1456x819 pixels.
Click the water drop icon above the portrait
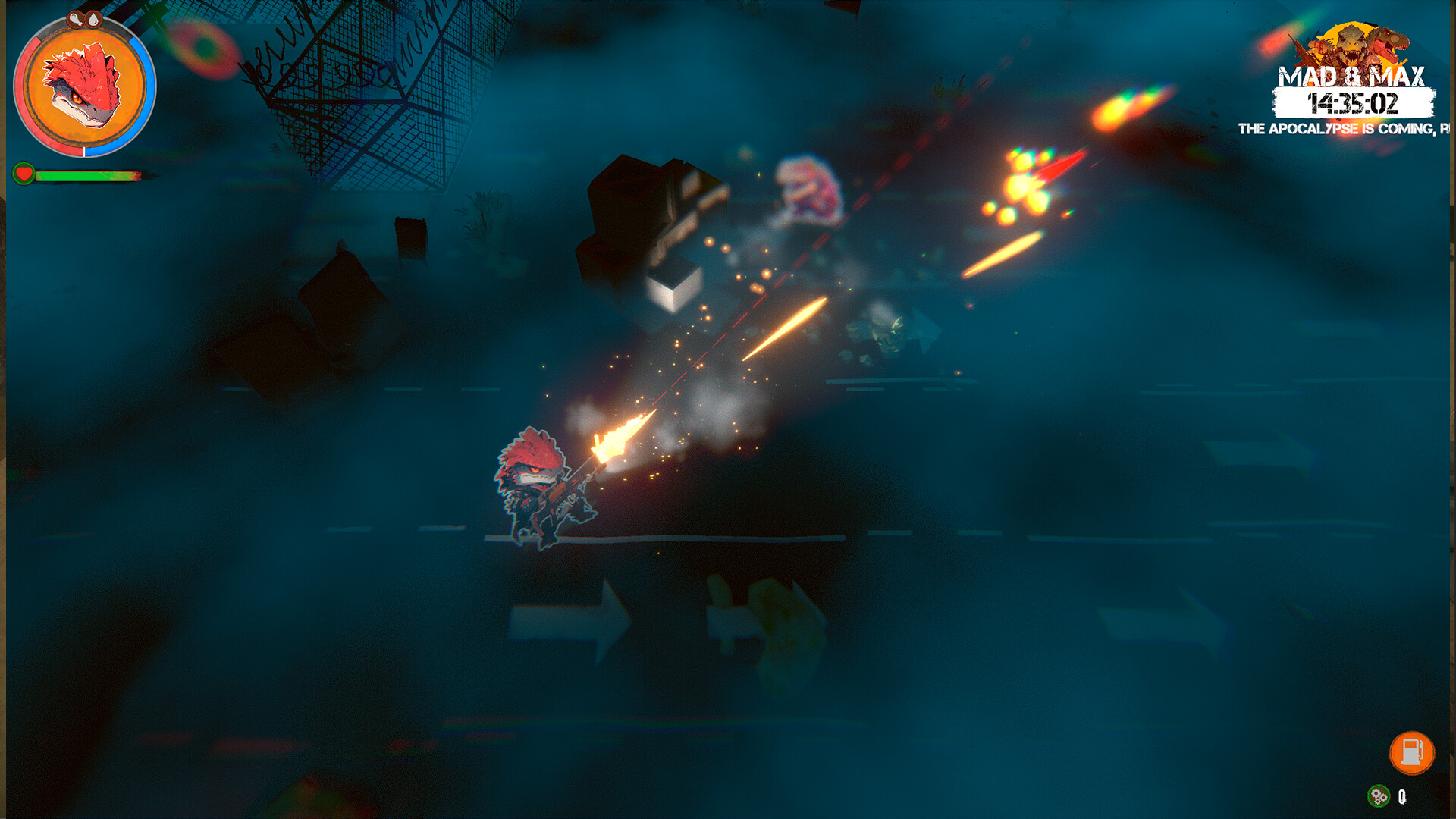click(x=93, y=20)
